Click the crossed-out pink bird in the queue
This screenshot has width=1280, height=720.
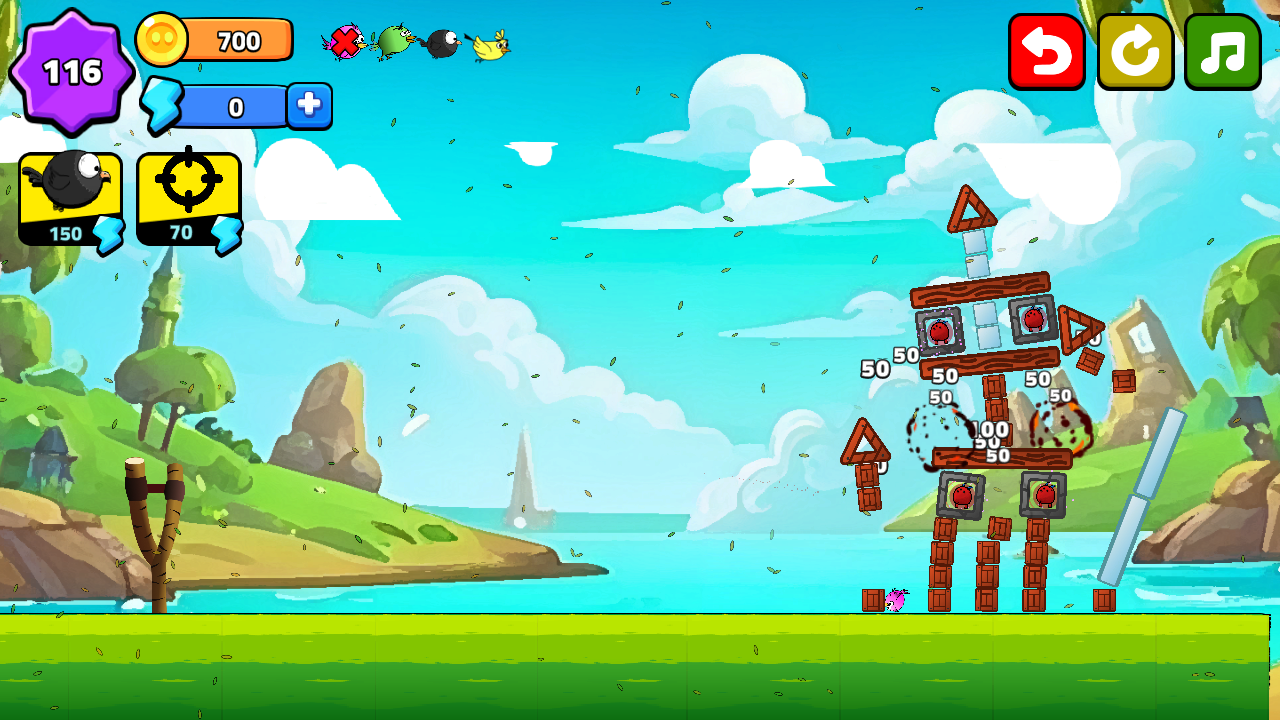(x=343, y=42)
